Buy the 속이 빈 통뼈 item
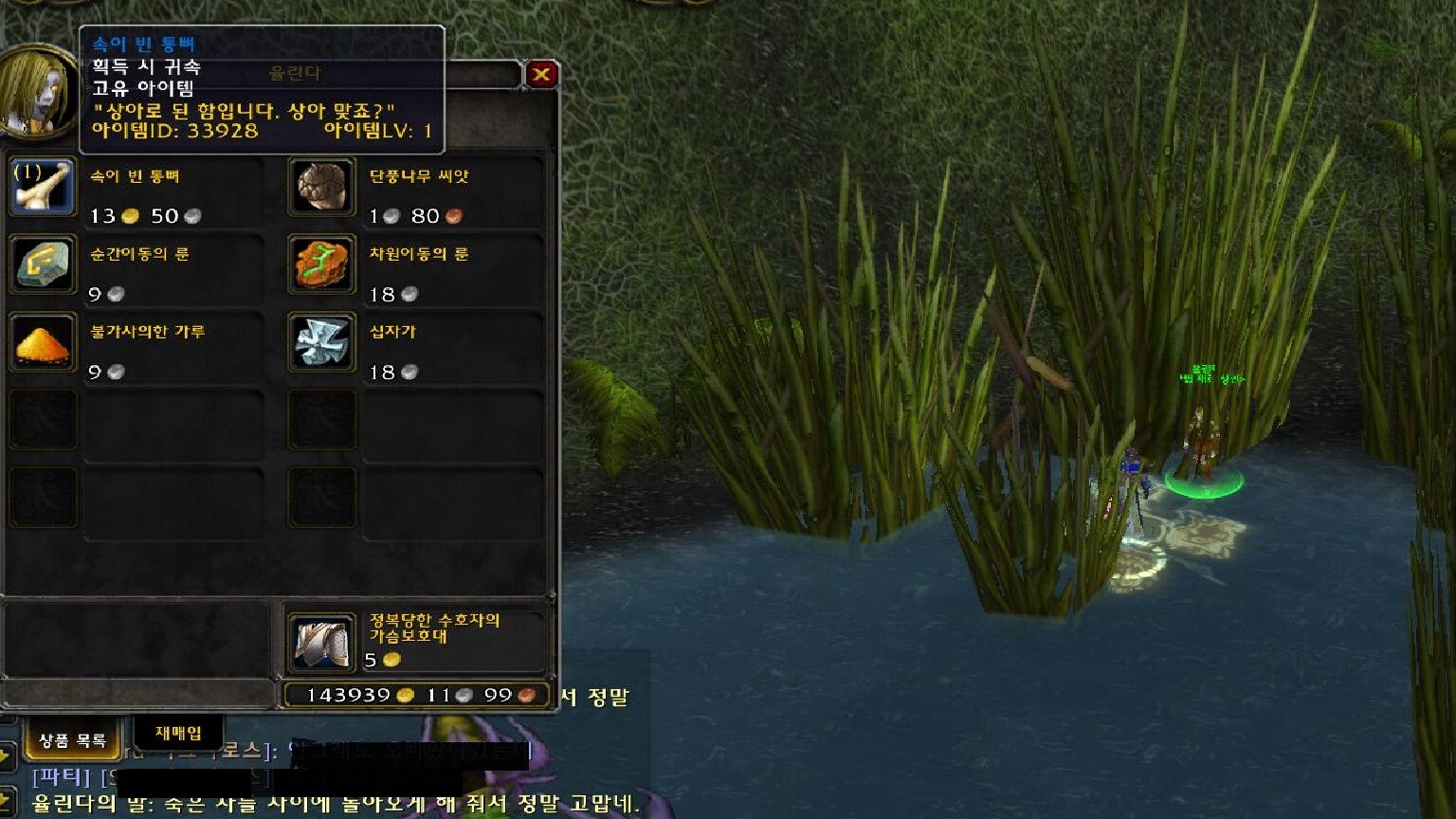 tap(43, 188)
